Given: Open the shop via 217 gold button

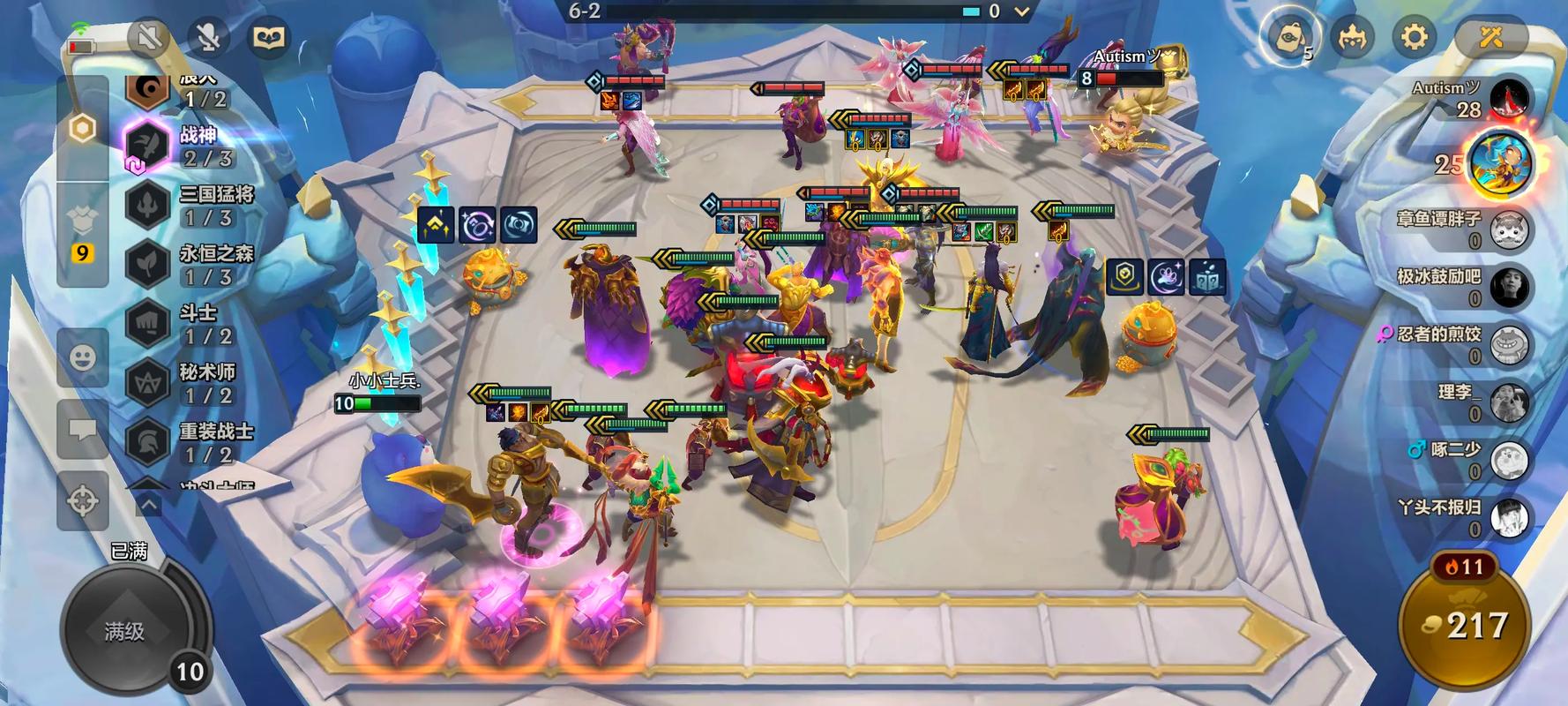Looking at the screenshot, I should [x=1465, y=627].
